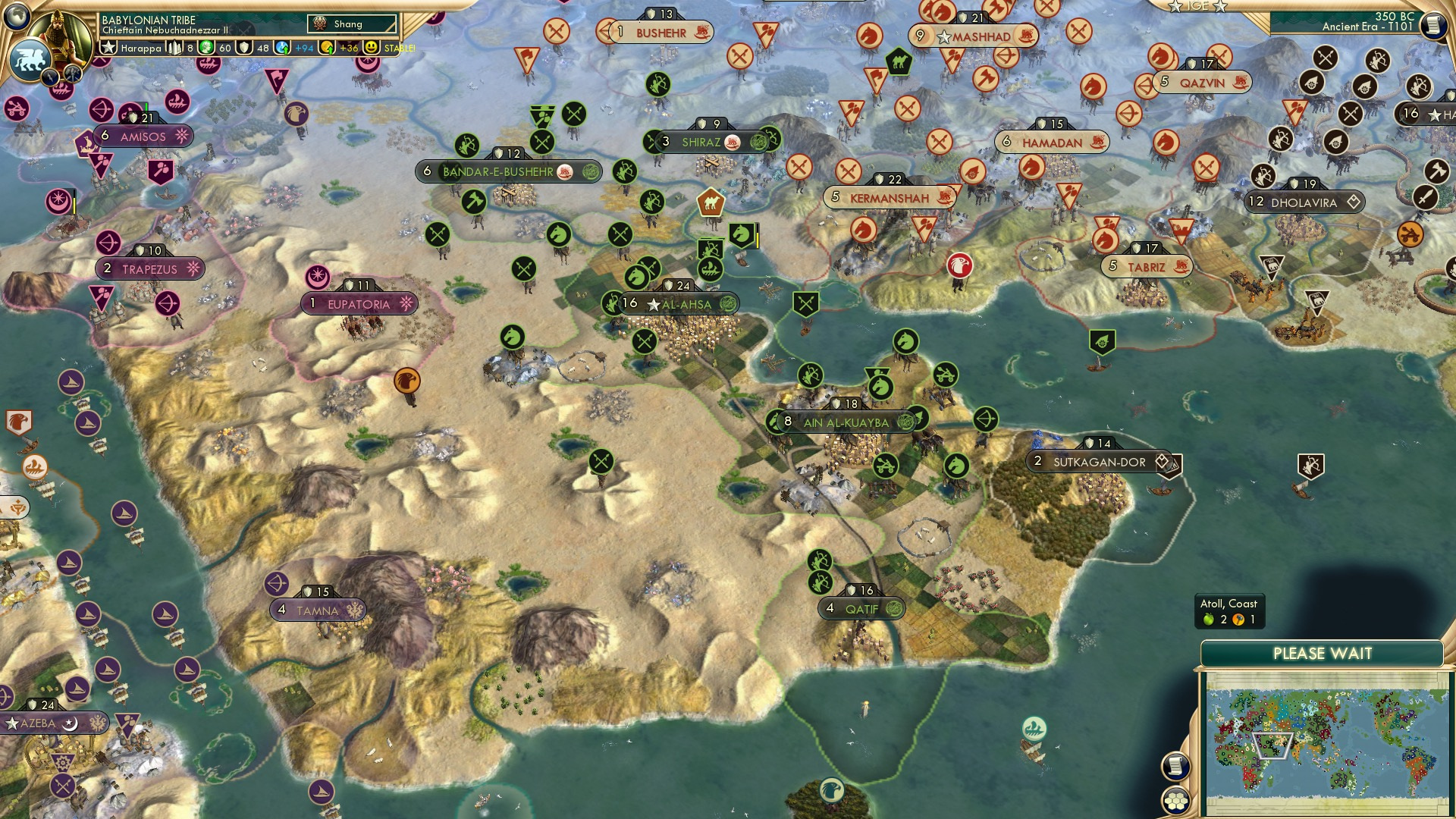
Task: Click the red eagle unit flag near Tabriz
Action: [x=960, y=267]
